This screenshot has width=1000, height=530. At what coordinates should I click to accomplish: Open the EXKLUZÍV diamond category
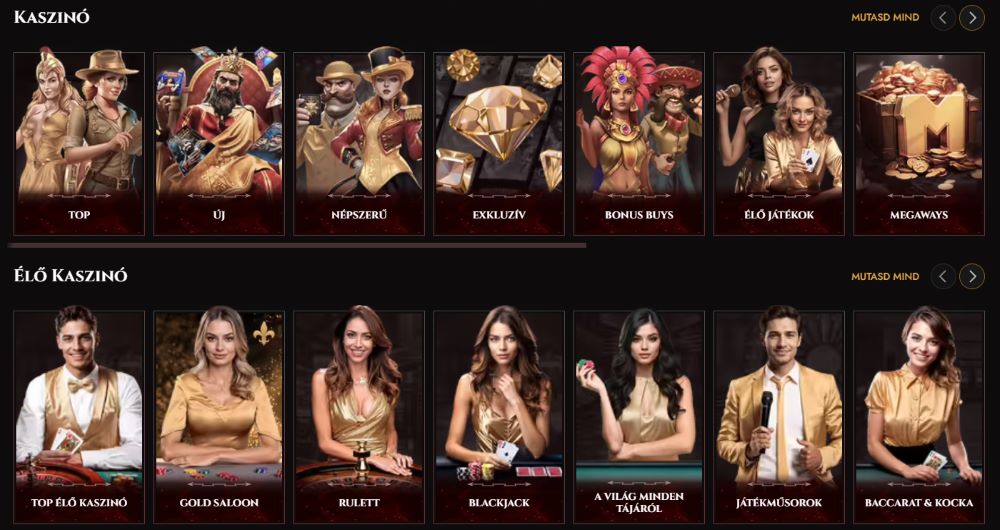499,144
